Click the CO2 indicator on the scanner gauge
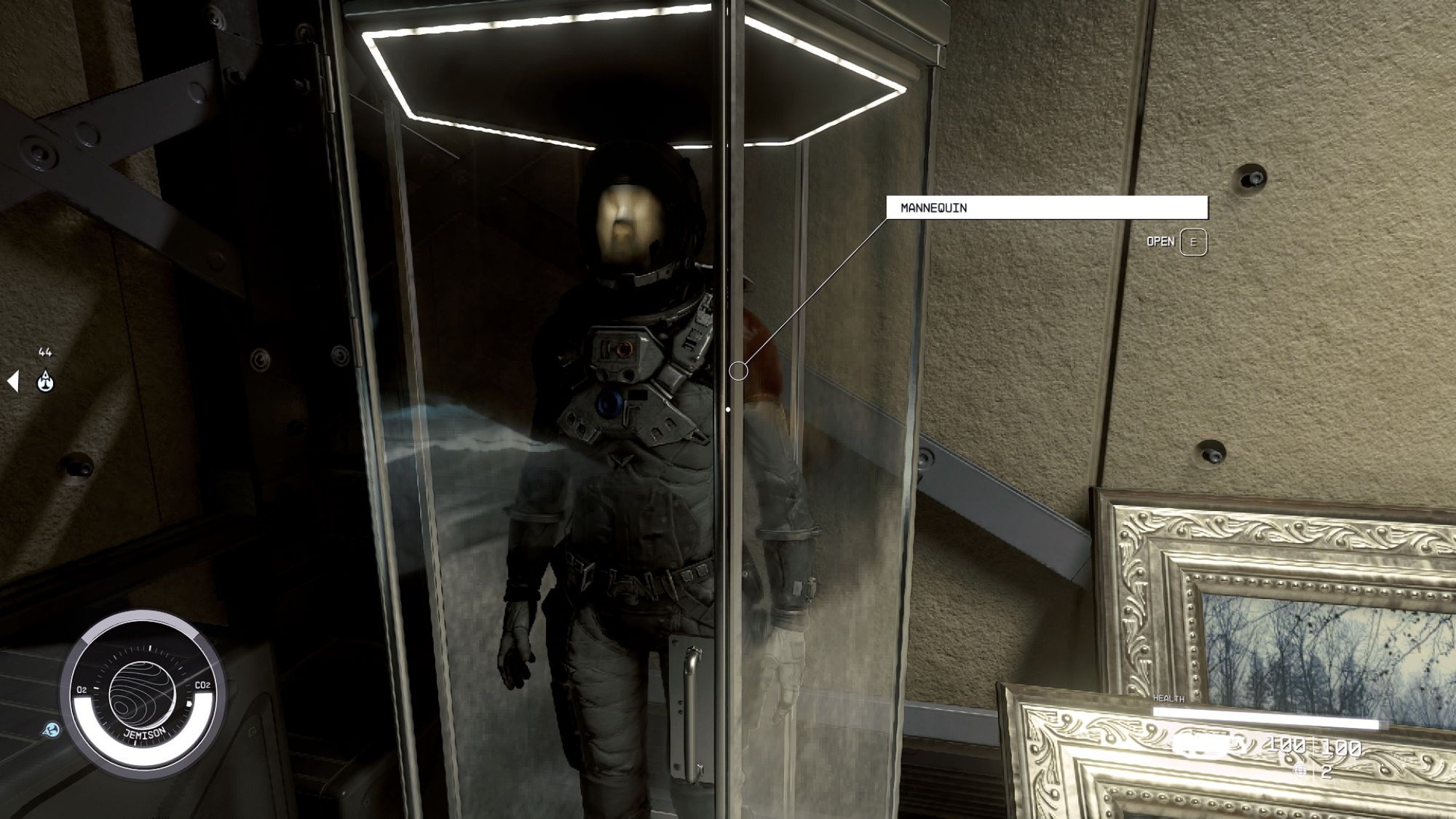The image size is (1456, 819). click(205, 684)
